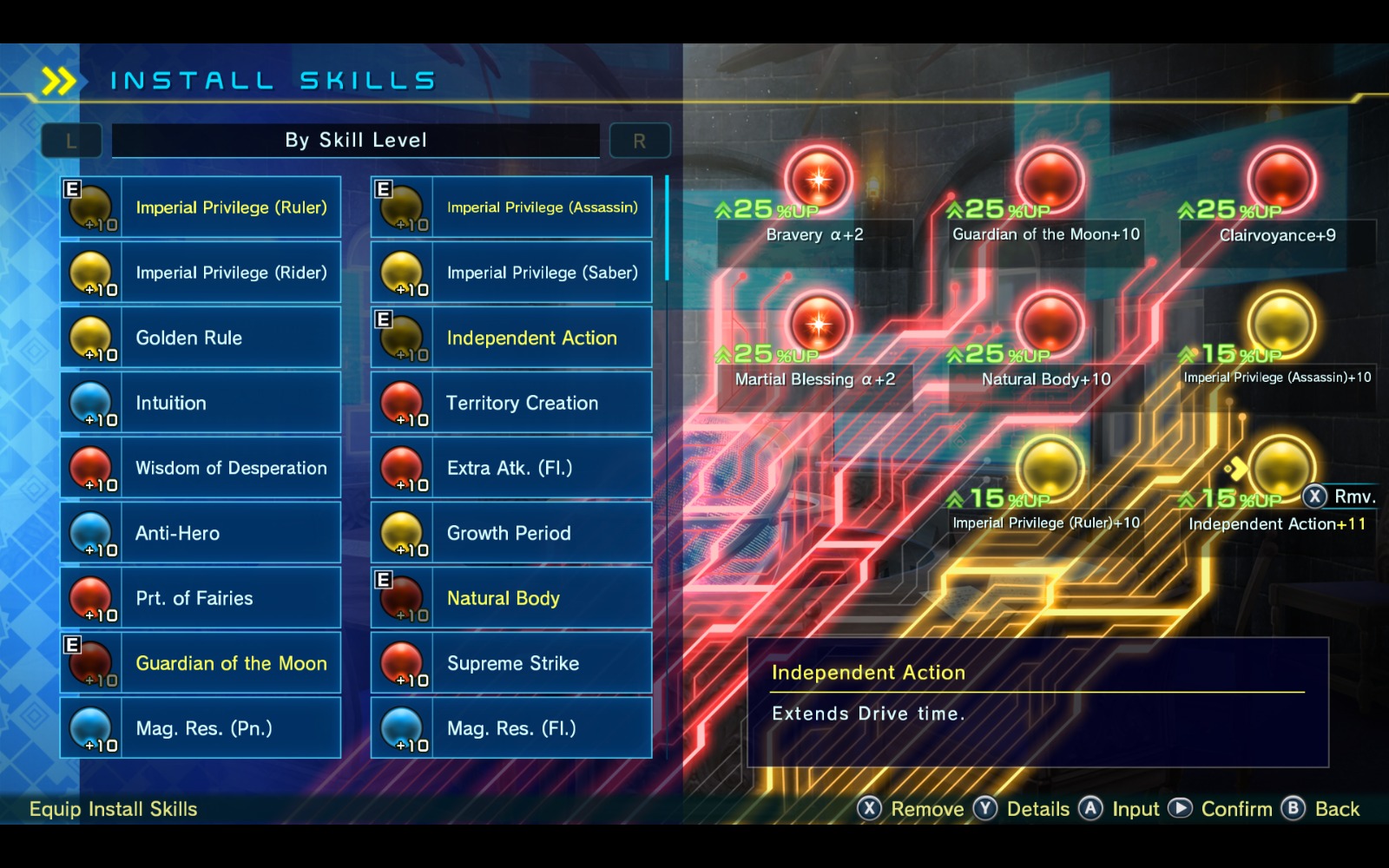Select the Clairvoyance+9 skill node

[x=1281, y=180]
